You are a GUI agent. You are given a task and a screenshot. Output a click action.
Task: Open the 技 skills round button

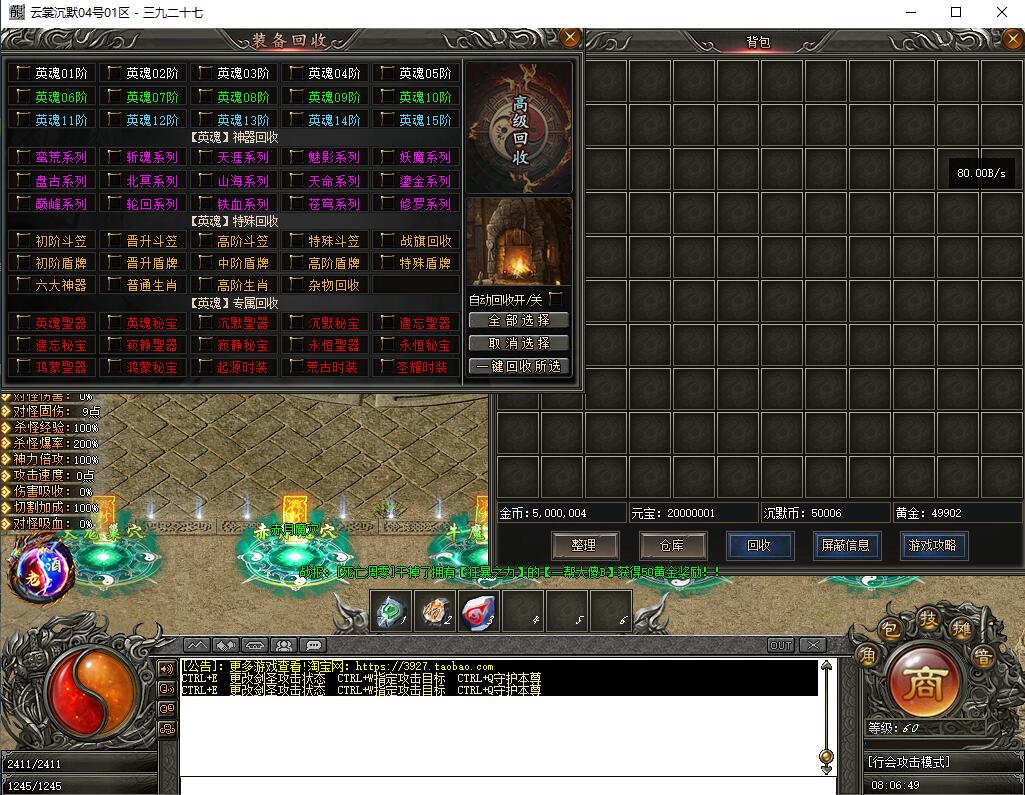click(x=929, y=619)
